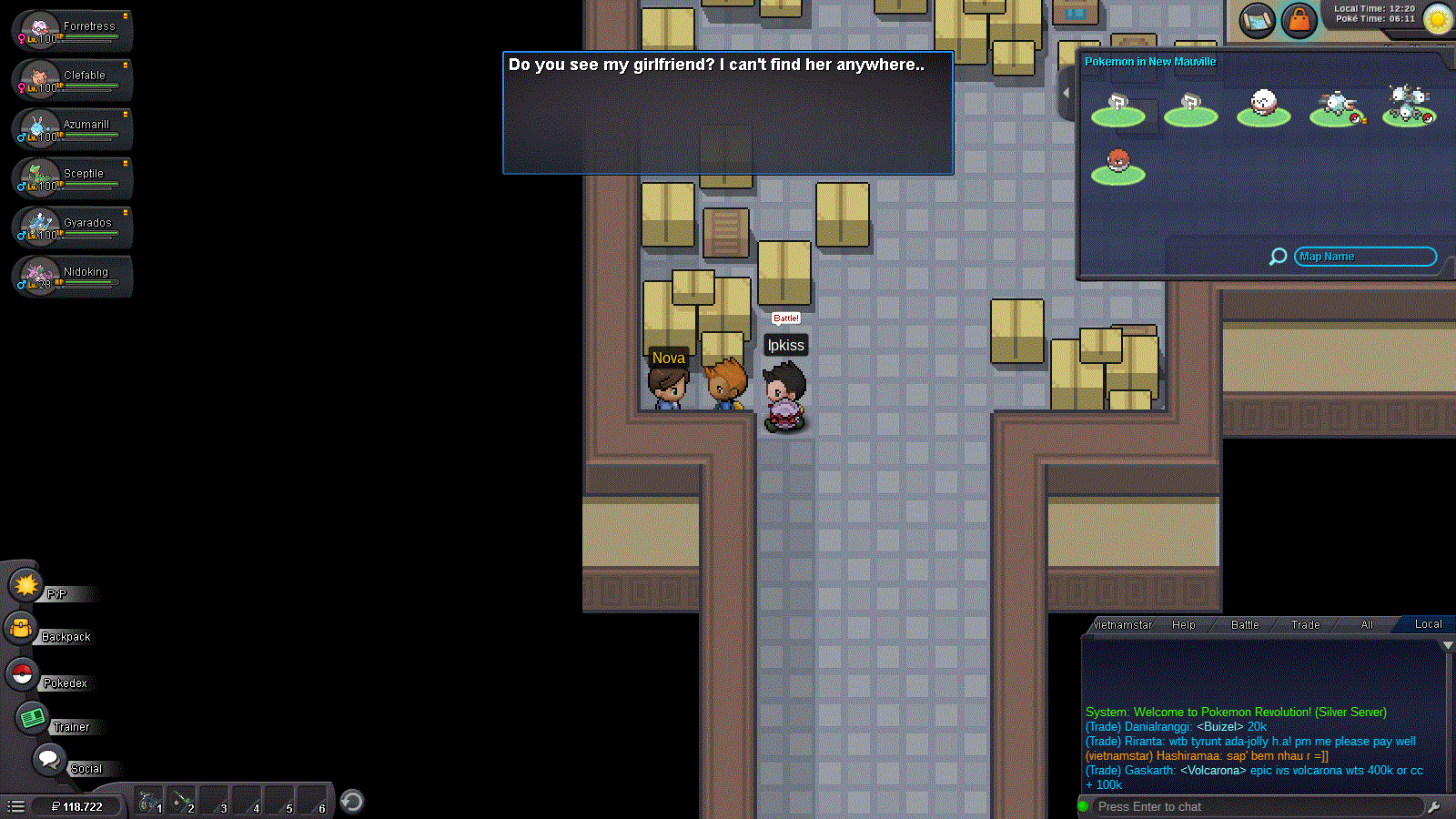The height and width of the screenshot is (819, 1456).
Task: Open the Pokedex
Action: pos(22,674)
